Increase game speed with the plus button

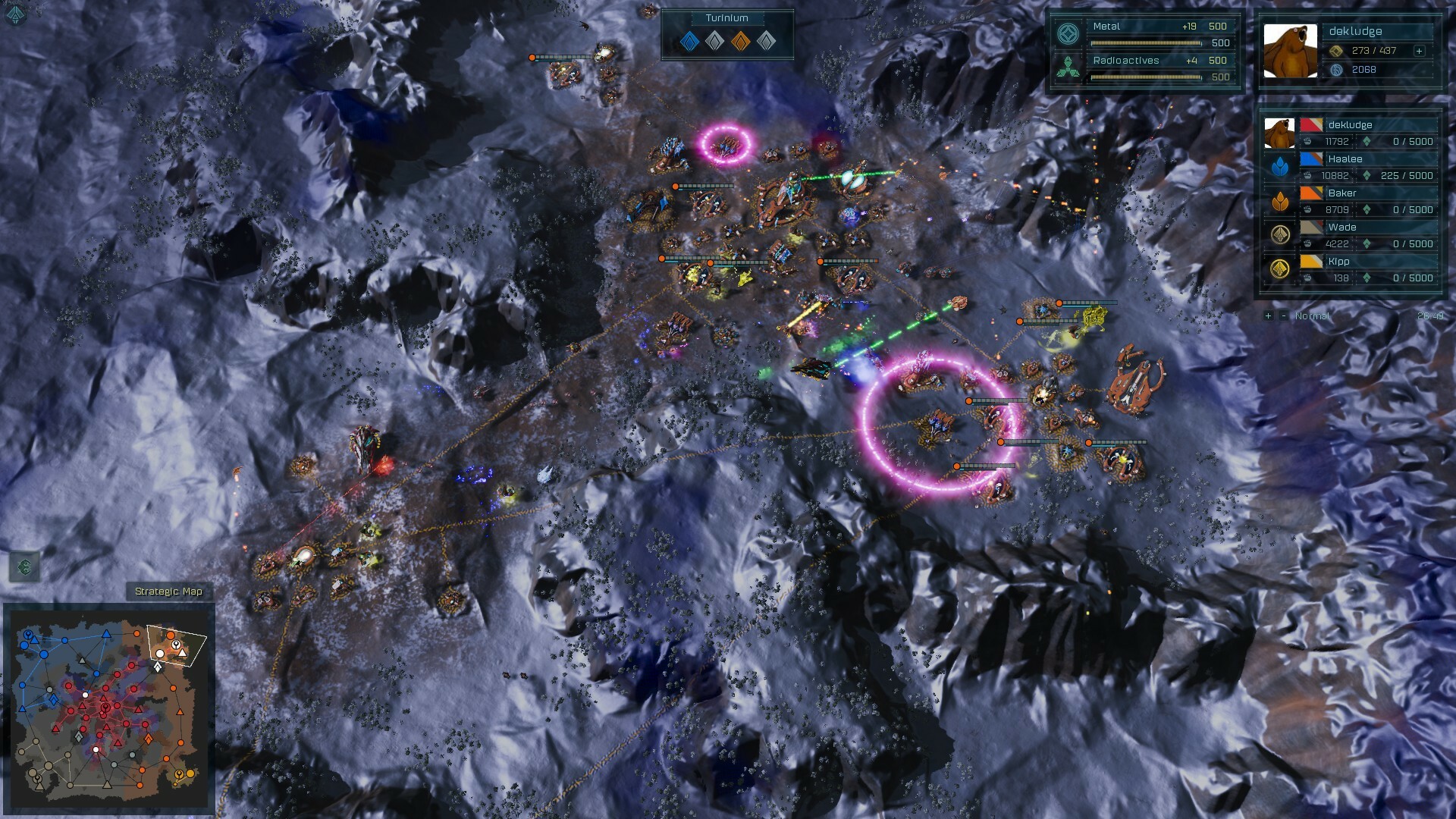(1267, 317)
